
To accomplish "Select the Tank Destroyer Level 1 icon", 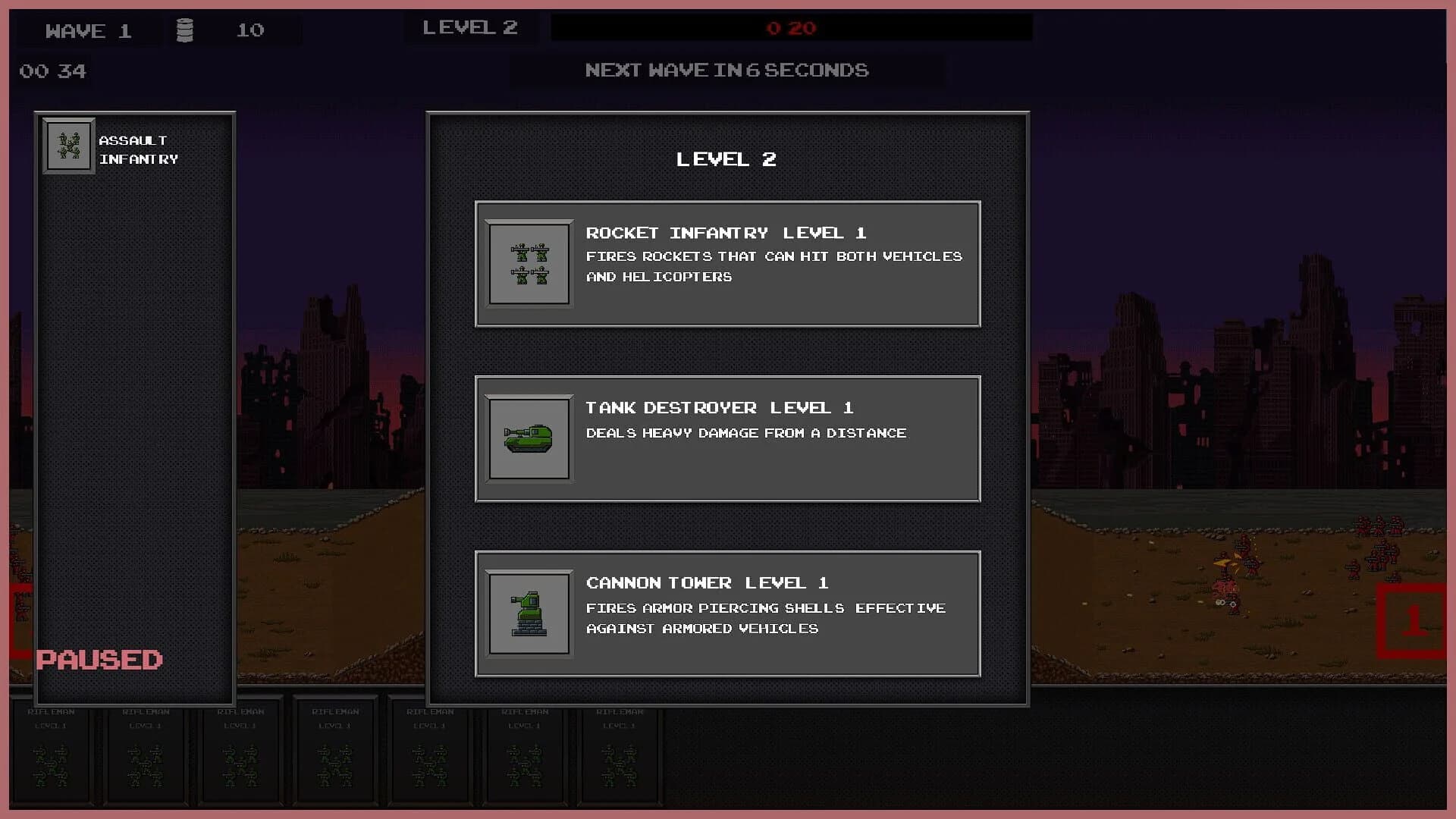I will (x=529, y=438).
